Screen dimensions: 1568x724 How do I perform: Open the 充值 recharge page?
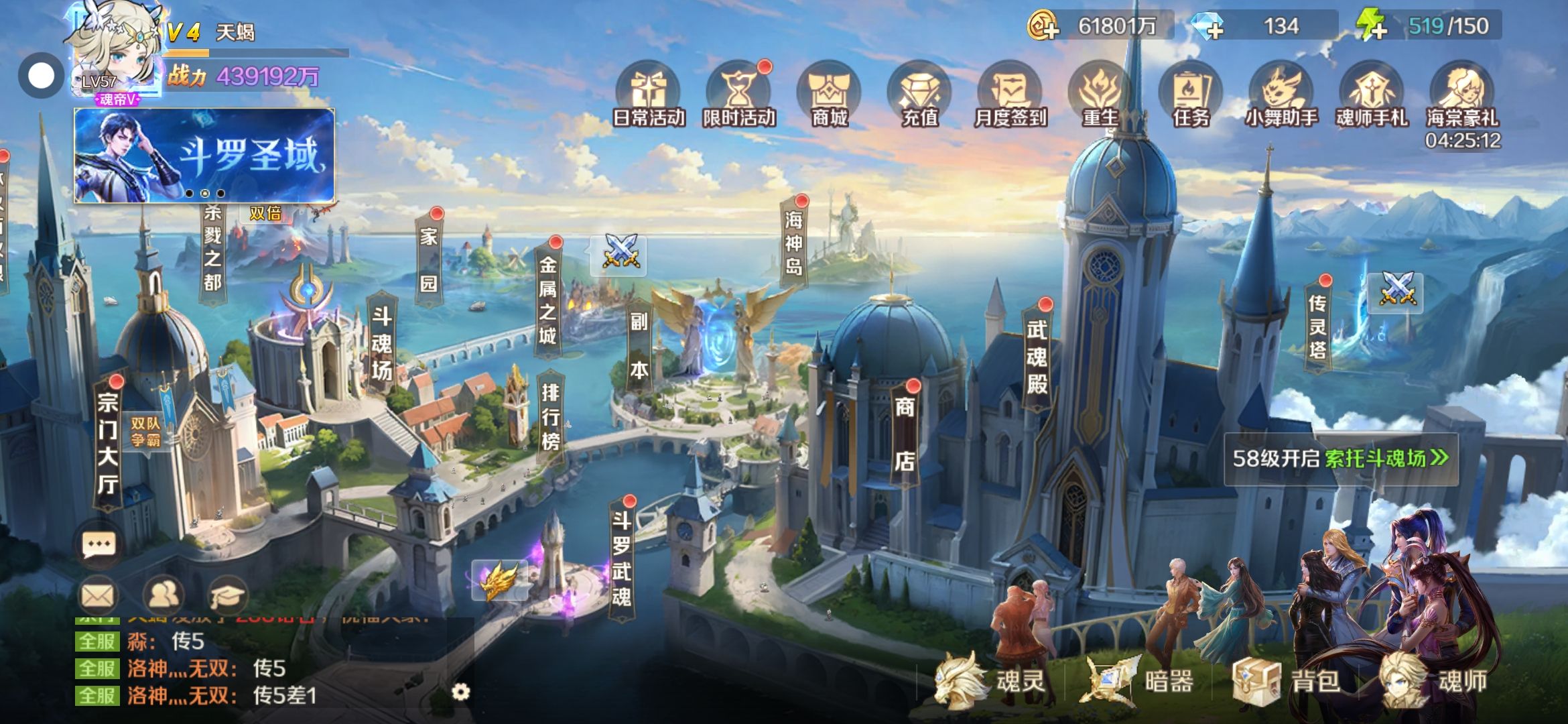coord(919,95)
